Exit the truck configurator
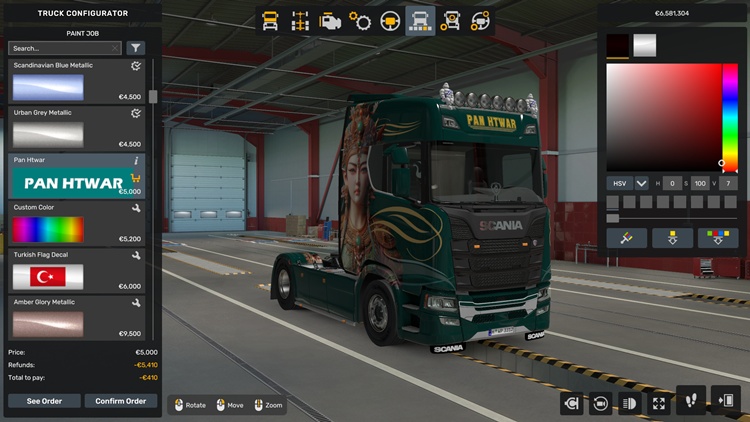The image size is (750, 422). (x=725, y=402)
